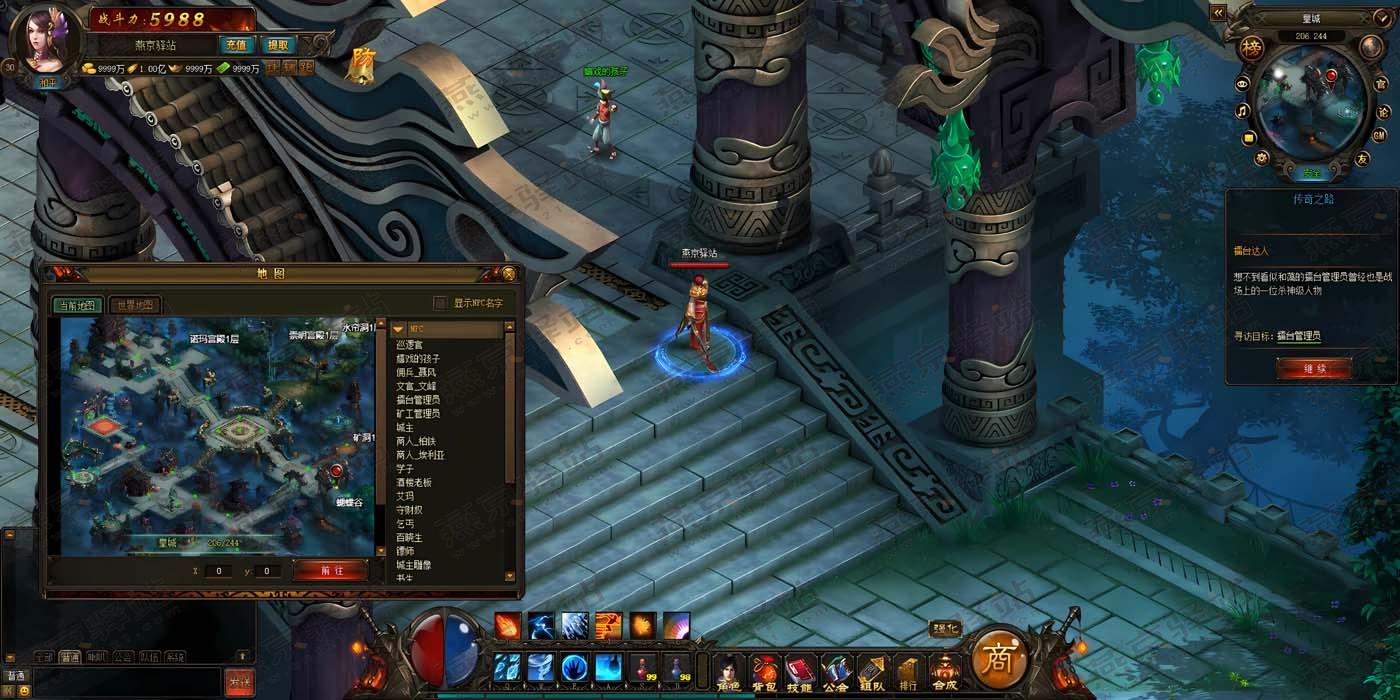The height and width of the screenshot is (700, 1400).
Task: Follow the 擂台管理员 quest target link
Action: click(x=1298, y=336)
